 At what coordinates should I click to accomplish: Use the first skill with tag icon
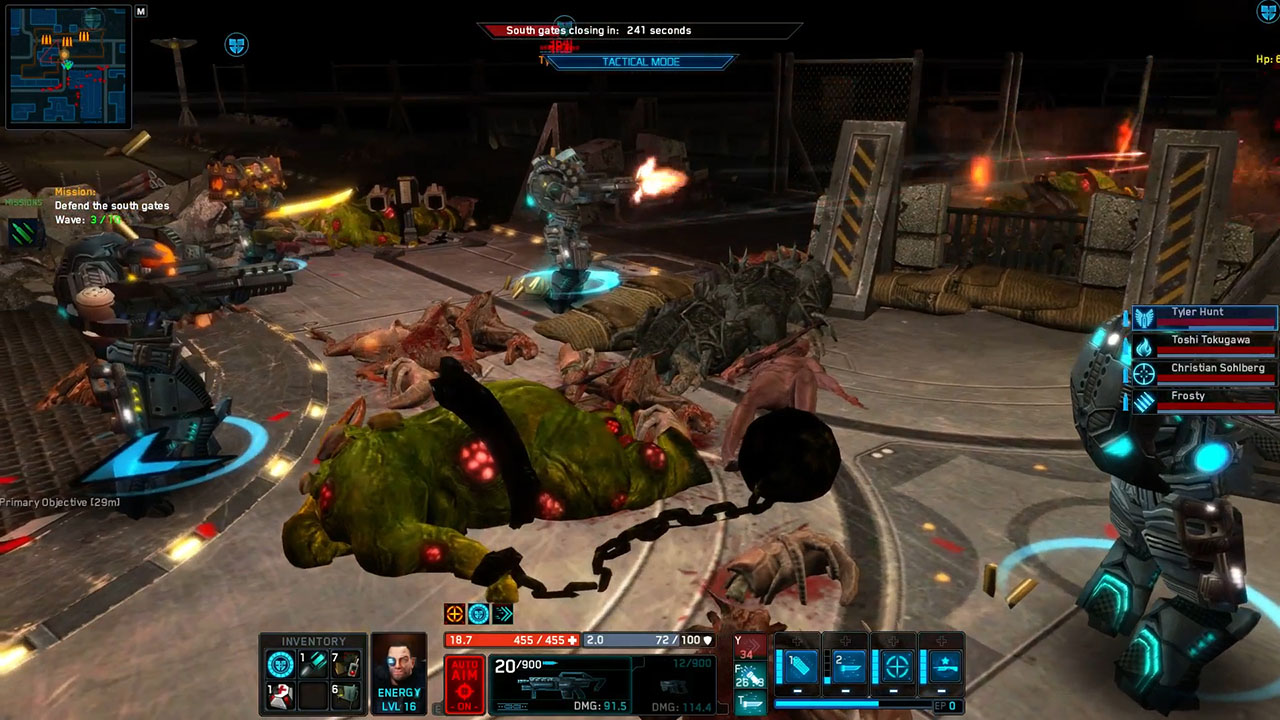coord(801,665)
